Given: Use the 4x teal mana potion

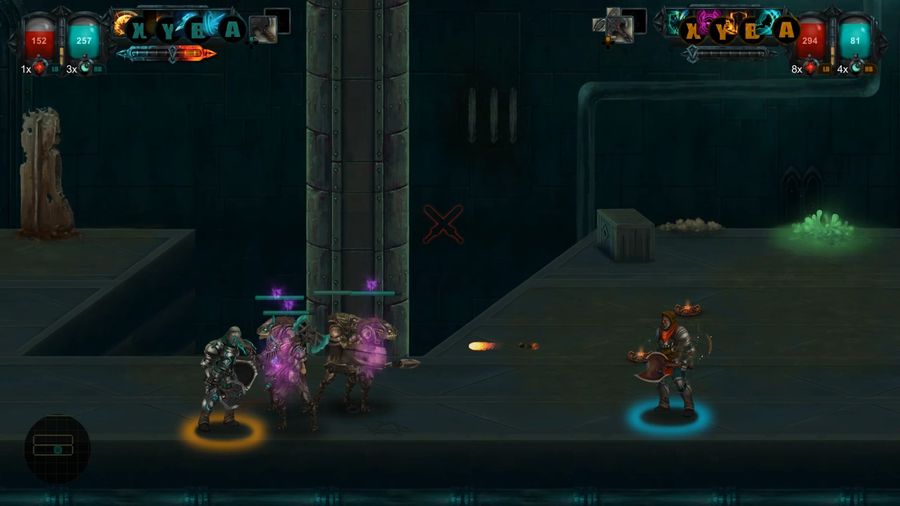Looking at the screenshot, I should point(856,69).
